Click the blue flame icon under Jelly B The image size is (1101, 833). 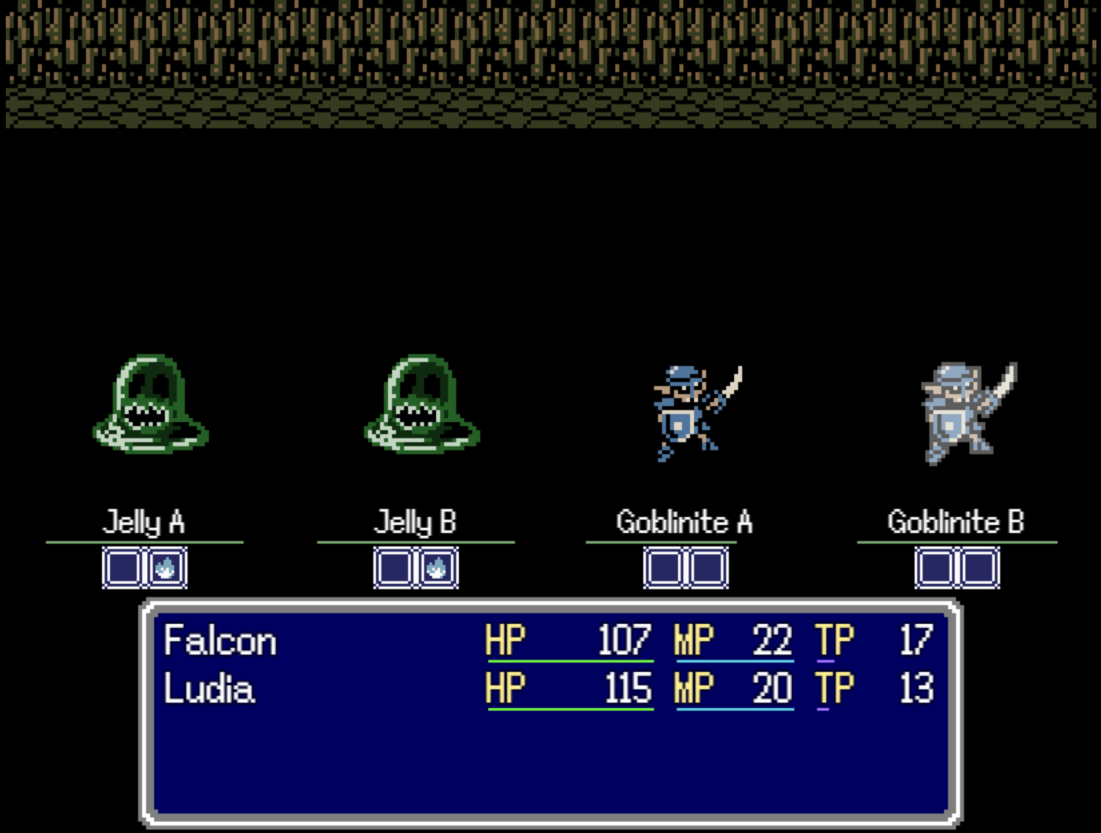[x=437, y=569]
